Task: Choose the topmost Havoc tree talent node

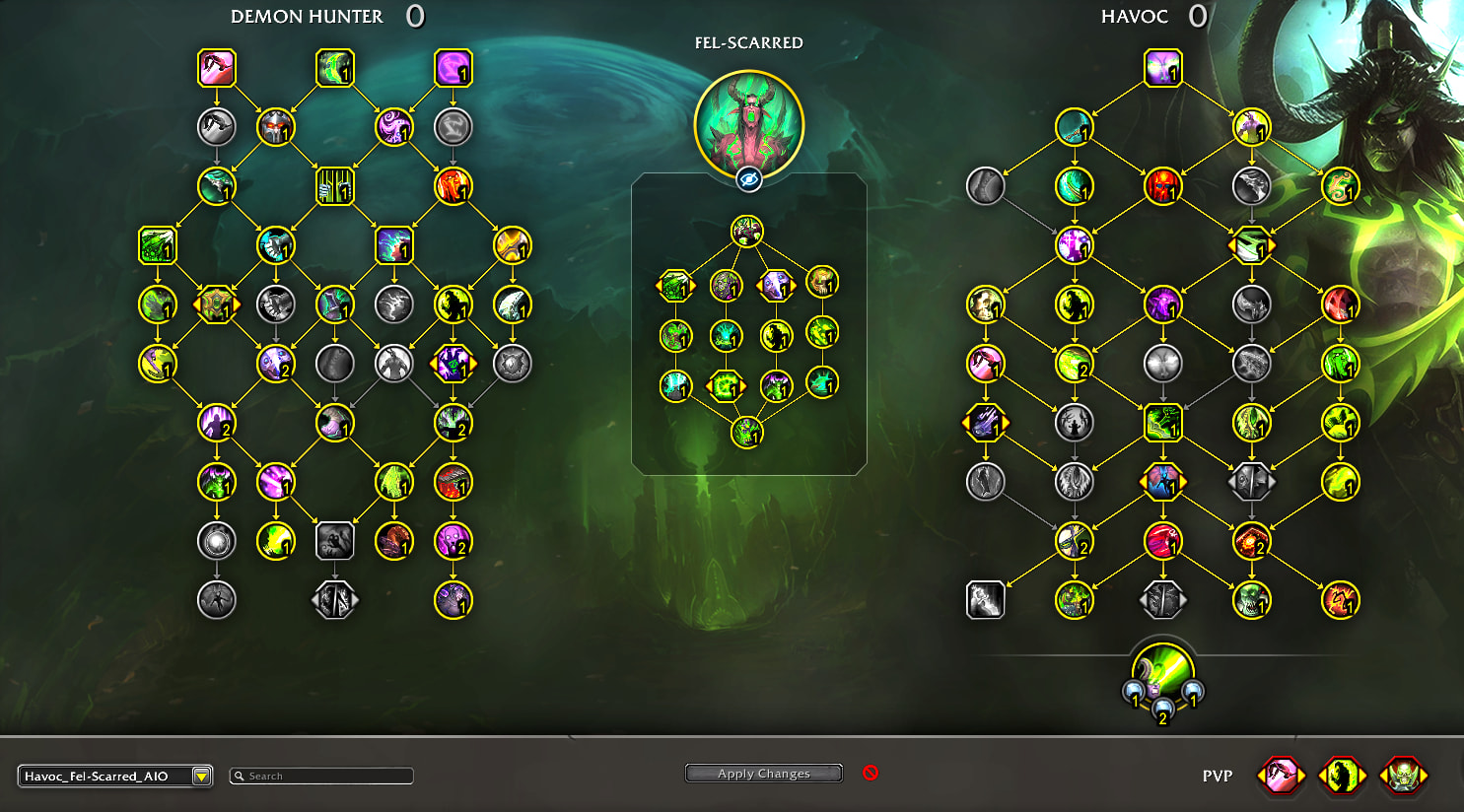Action: click(x=1163, y=68)
